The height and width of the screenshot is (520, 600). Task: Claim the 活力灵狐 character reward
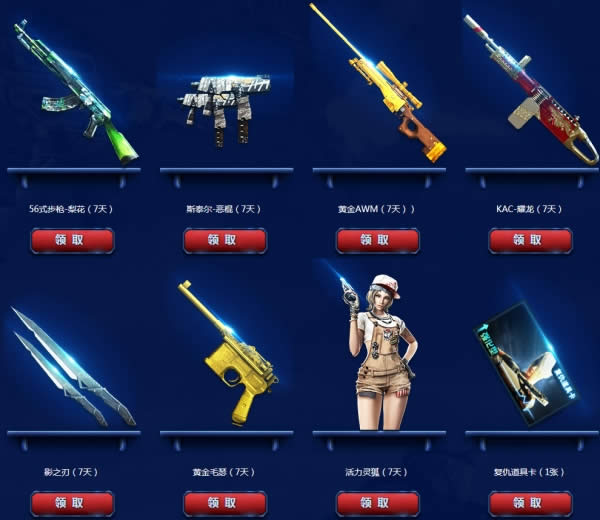pos(377,503)
